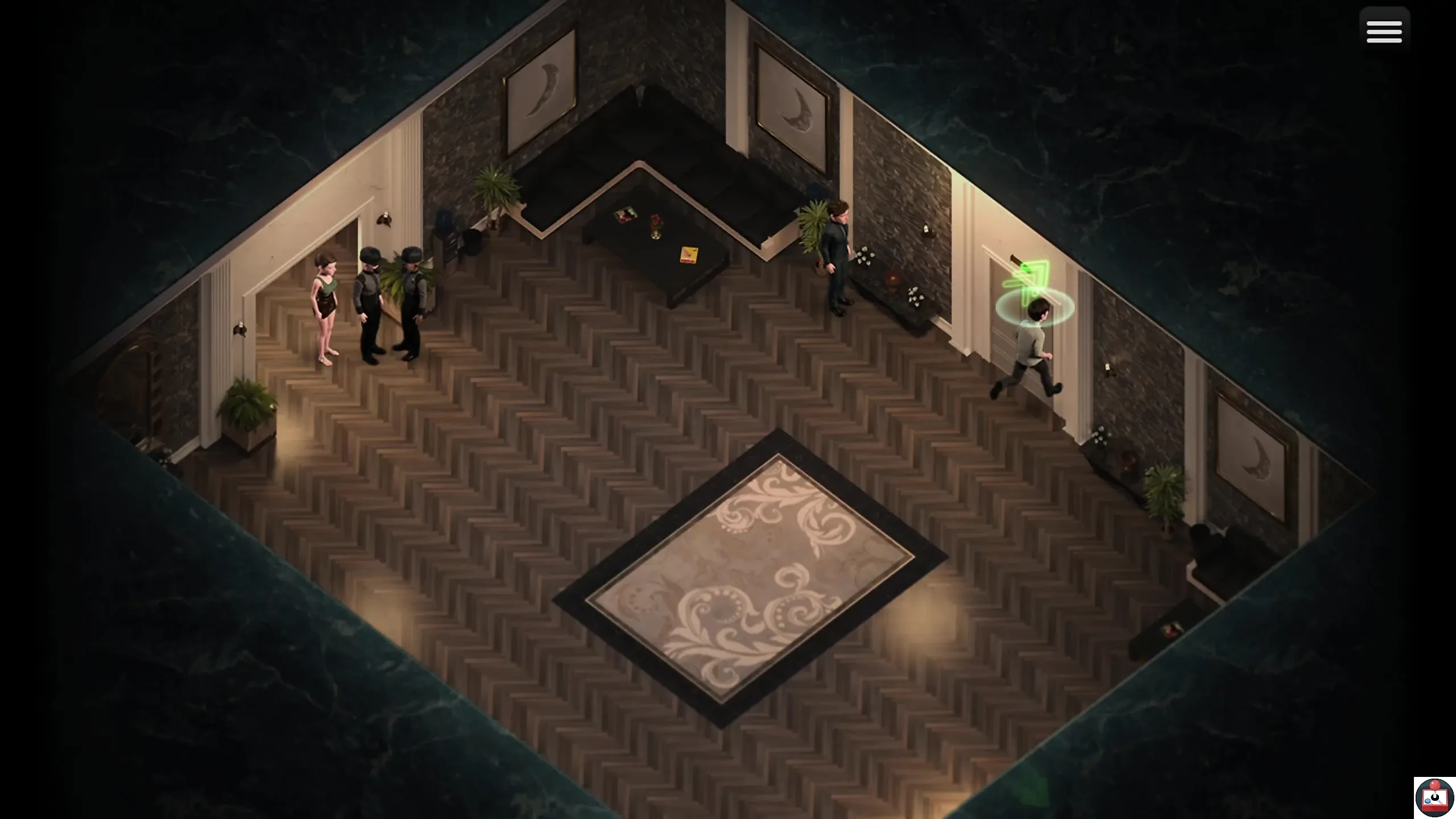Open the hamburger menu button

click(x=1384, y=32)
